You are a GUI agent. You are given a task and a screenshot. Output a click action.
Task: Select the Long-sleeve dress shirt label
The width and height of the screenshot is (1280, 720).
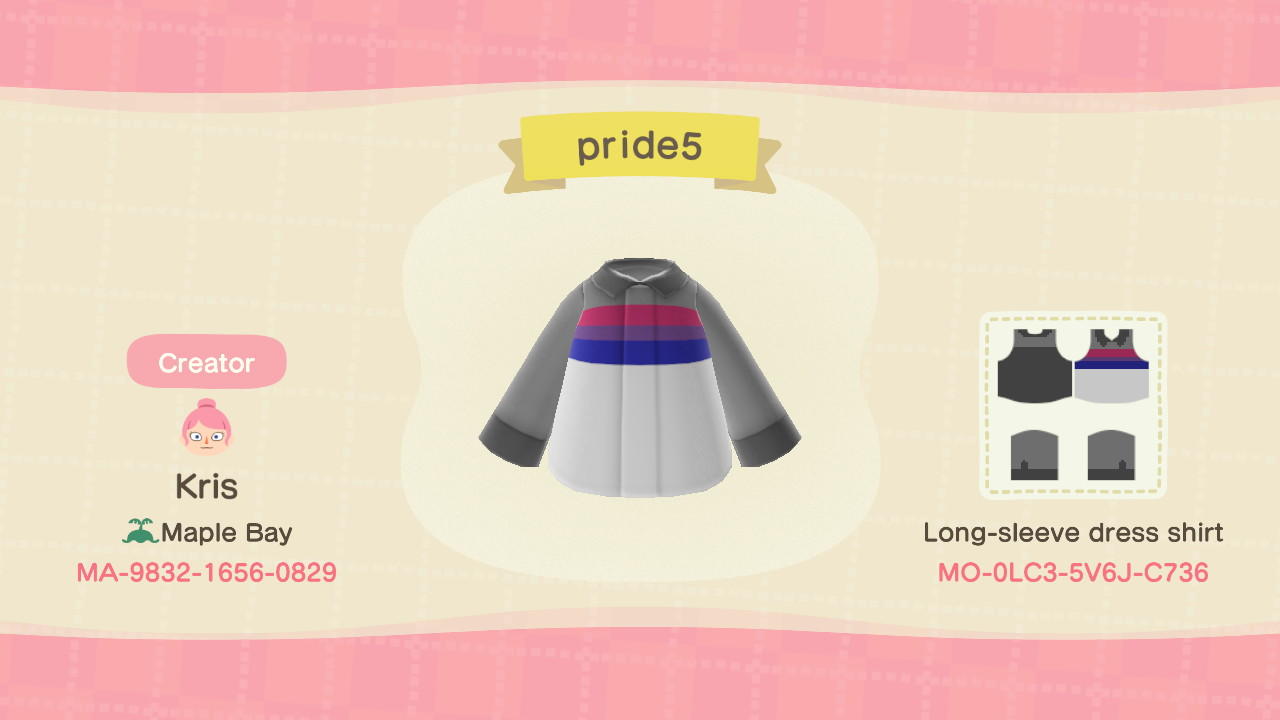click(x=1075, y=533)
